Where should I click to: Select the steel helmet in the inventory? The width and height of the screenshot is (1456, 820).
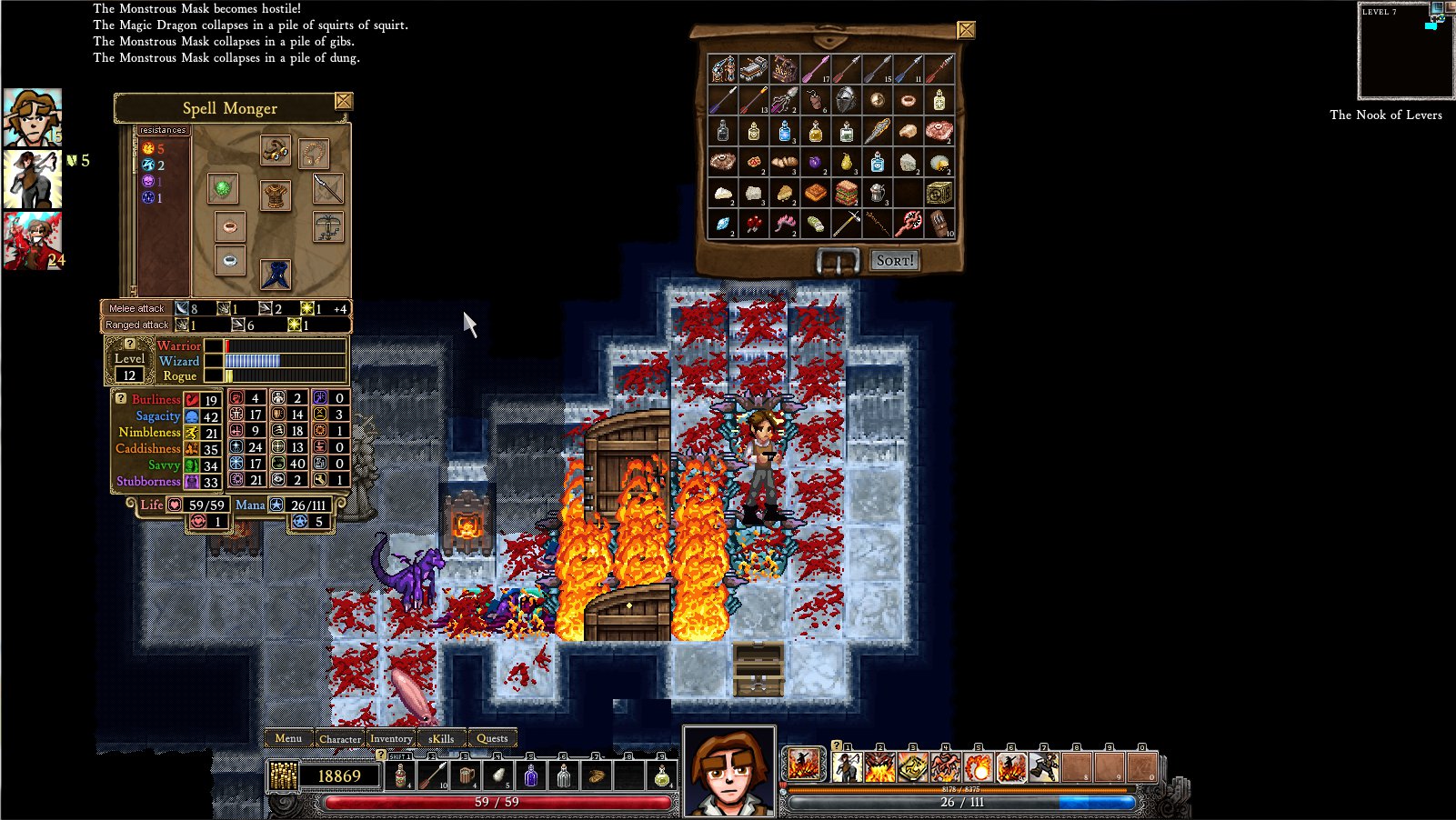(x=846, y=100)
